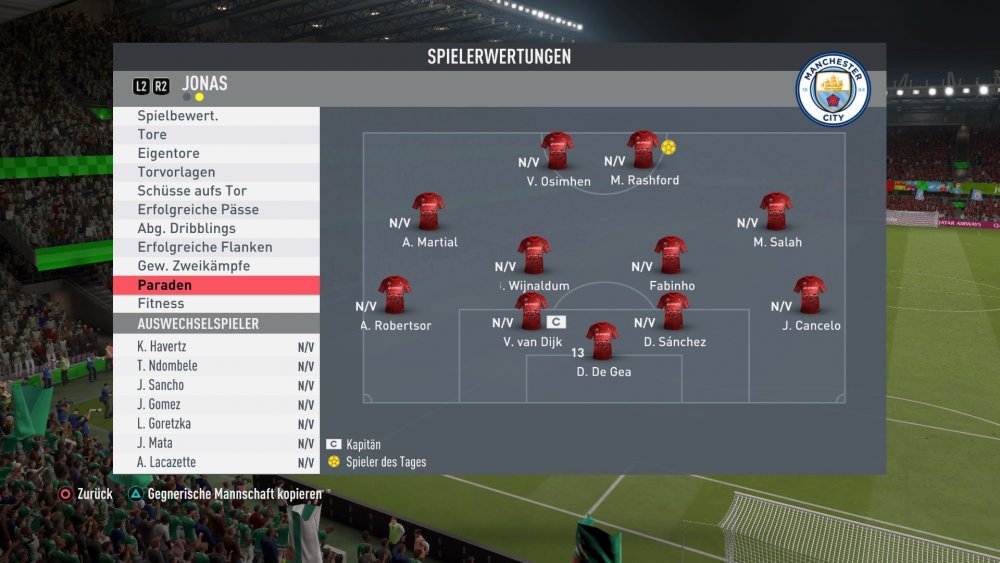Select the Spielbewert. stat category
The height and width of the screenshot is (563, 1000).
coord(216,116)
